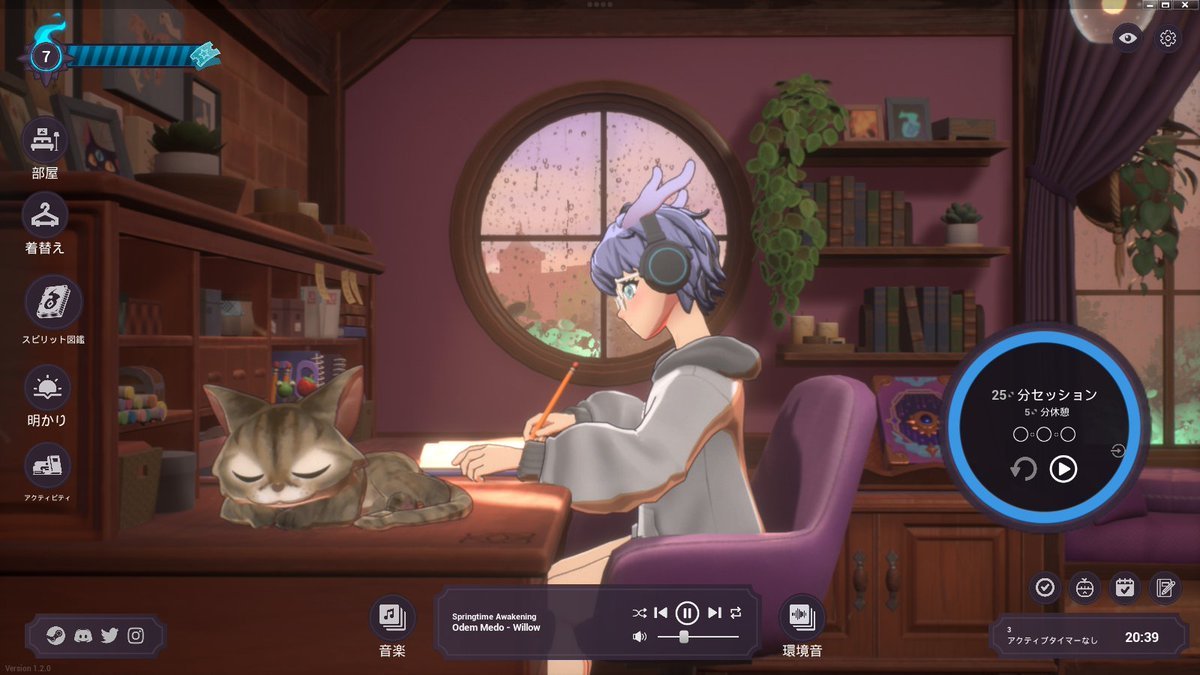The width and height of the screenshot is (1200, 675).
Task: Pause the currently playing song
Action: [687, 612]
